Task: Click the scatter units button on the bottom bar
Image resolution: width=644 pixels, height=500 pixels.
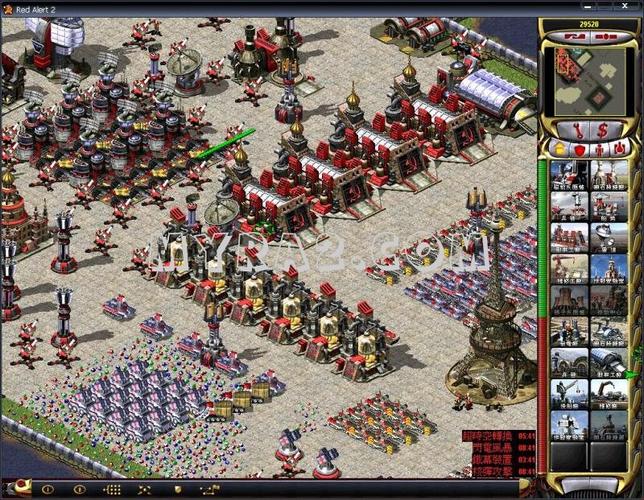Action: 145,490
